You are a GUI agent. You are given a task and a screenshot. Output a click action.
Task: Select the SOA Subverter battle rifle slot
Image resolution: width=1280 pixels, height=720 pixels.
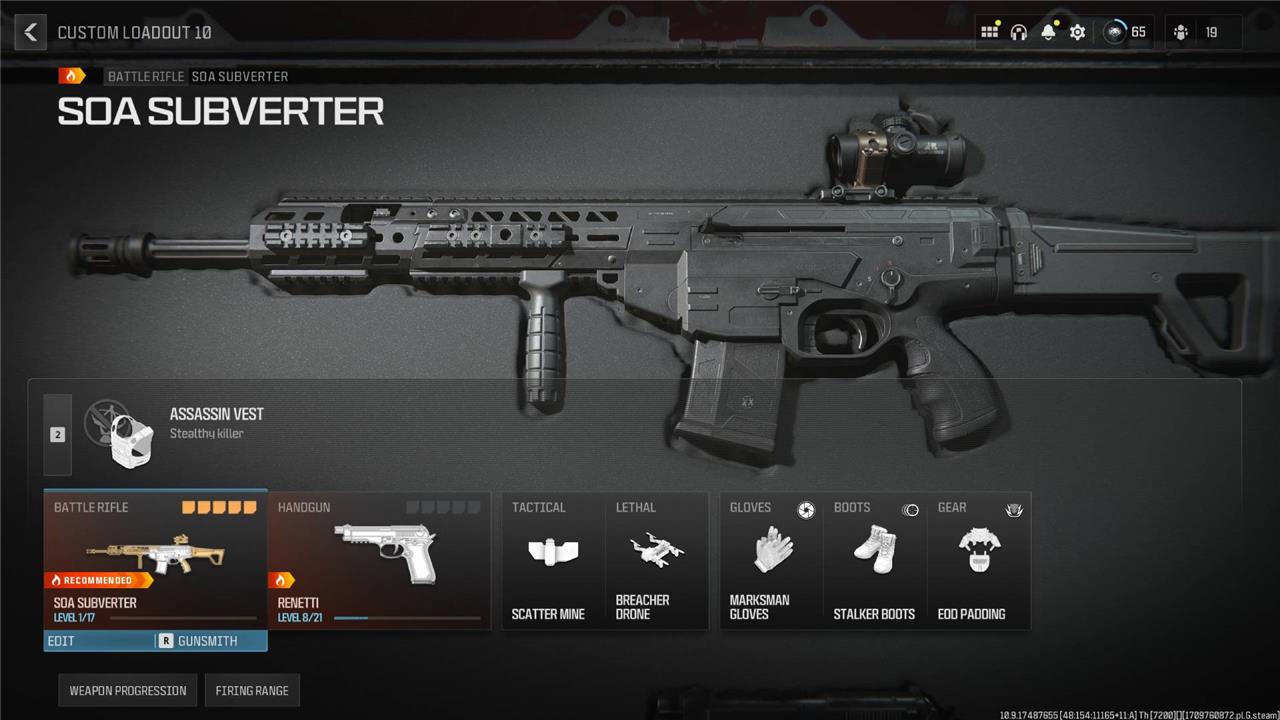pyautogui.click(x=155, y=558)
